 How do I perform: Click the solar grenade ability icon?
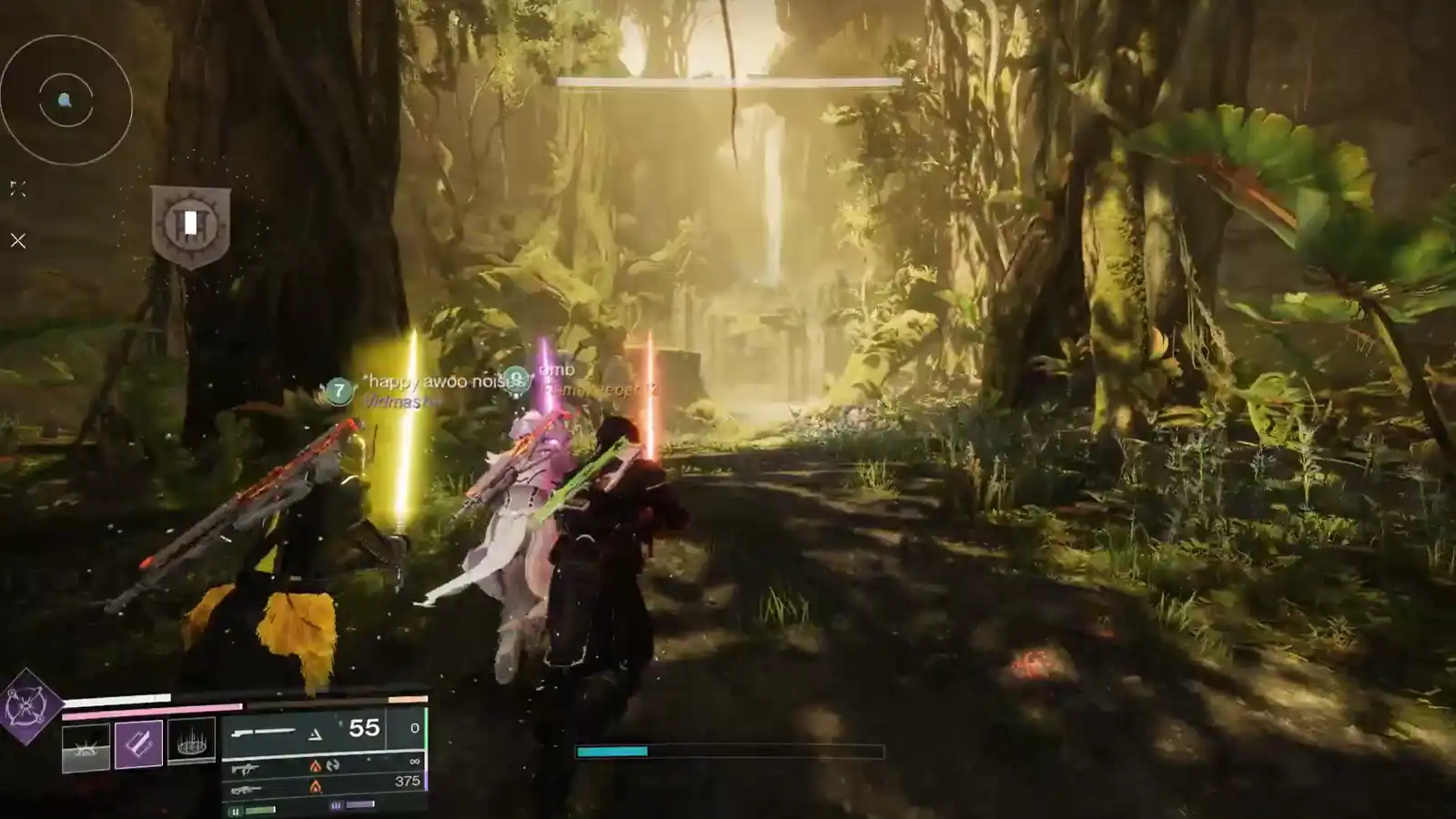(86, 746)
